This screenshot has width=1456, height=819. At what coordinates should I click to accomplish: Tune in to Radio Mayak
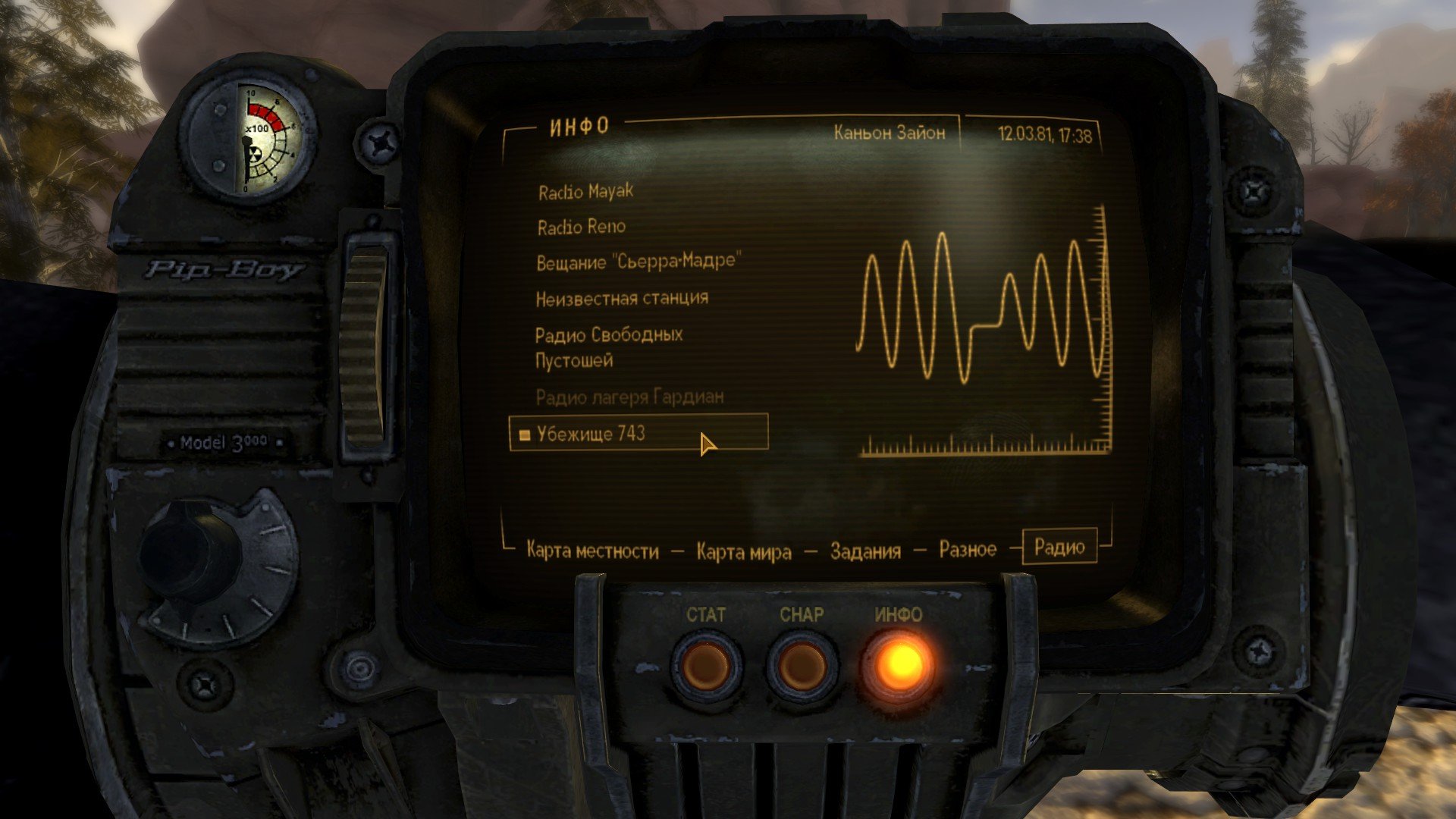click(x=585, y=192)
